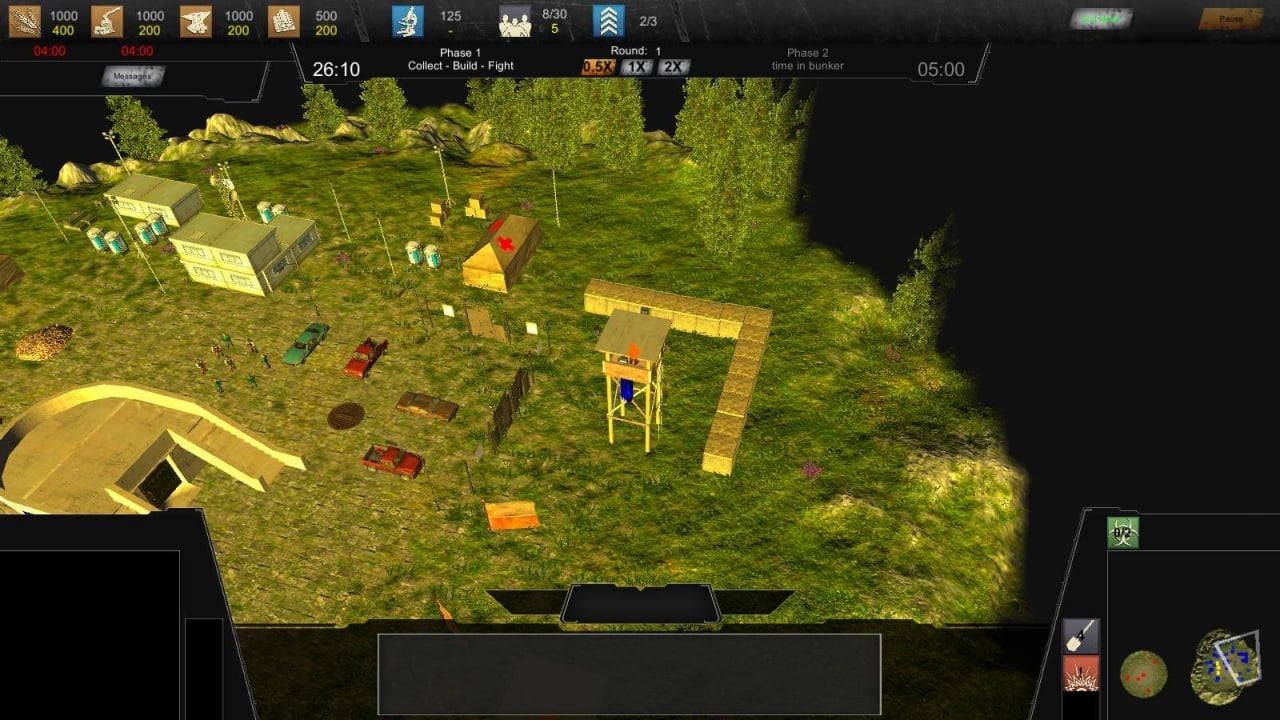Click the wood chopping resource icon
The image size is (1280, 720).
click(x=107, y=21)
